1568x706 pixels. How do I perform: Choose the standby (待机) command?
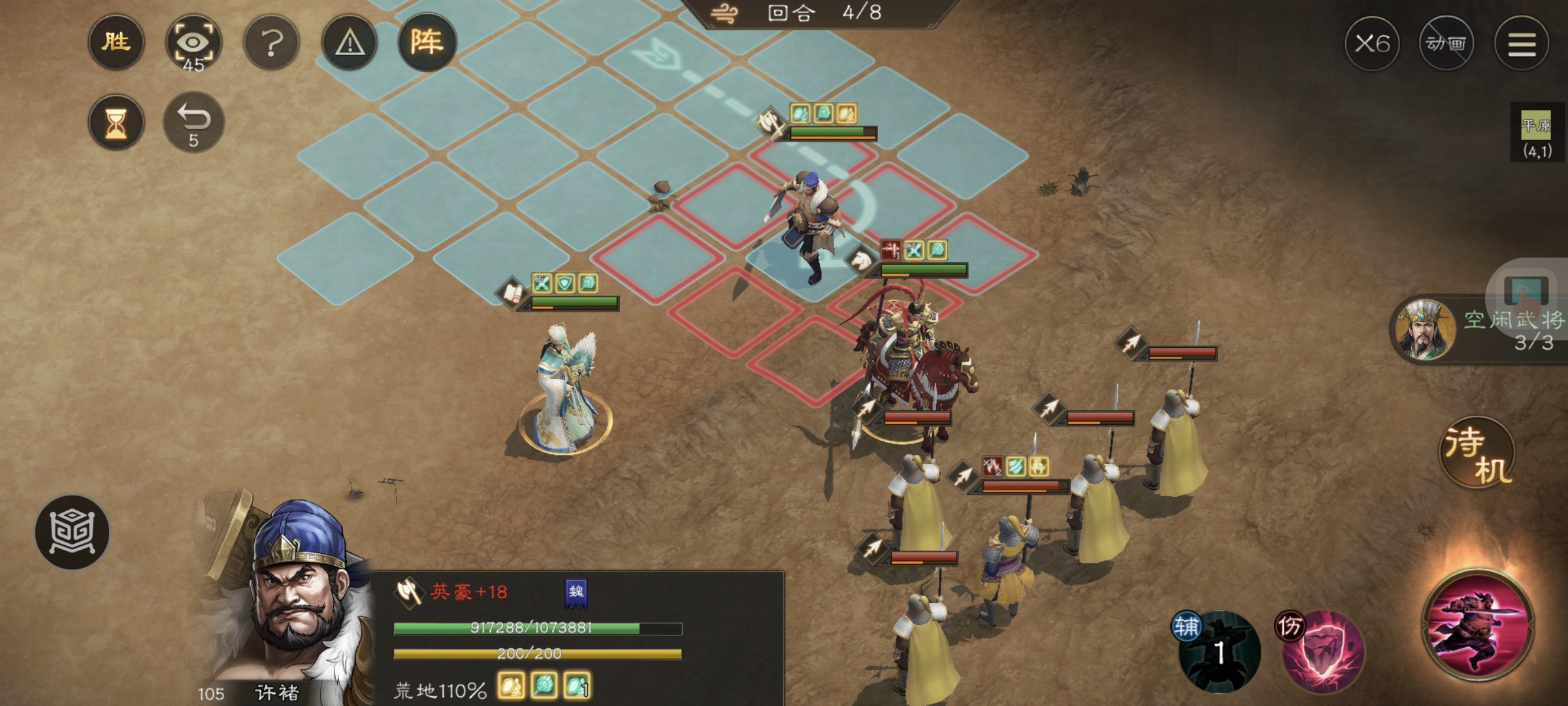1477,452
